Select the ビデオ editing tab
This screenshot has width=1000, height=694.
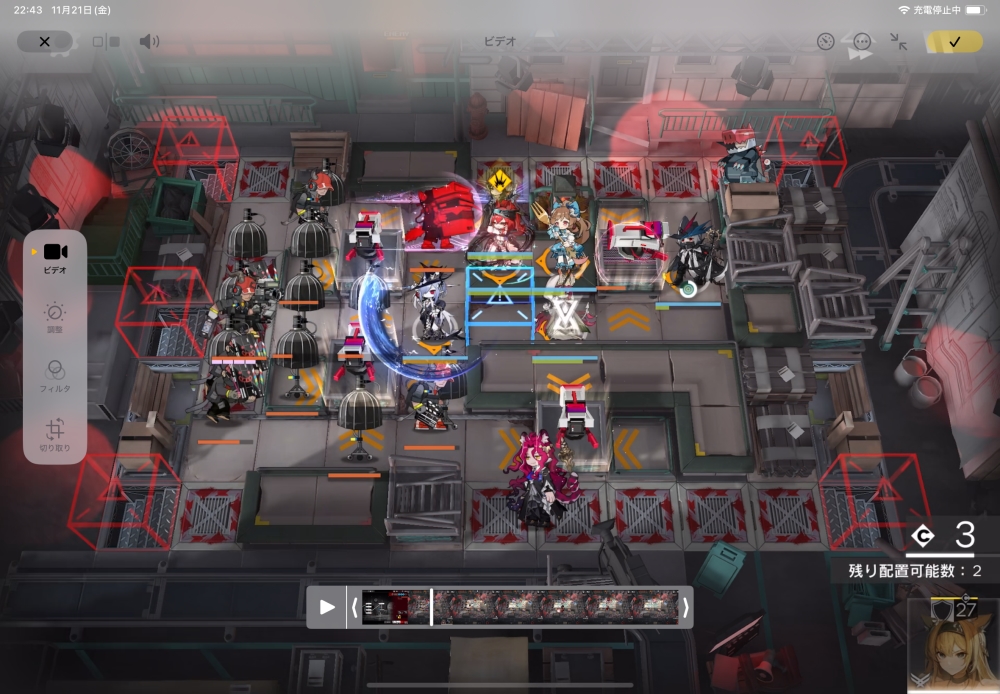55,258
